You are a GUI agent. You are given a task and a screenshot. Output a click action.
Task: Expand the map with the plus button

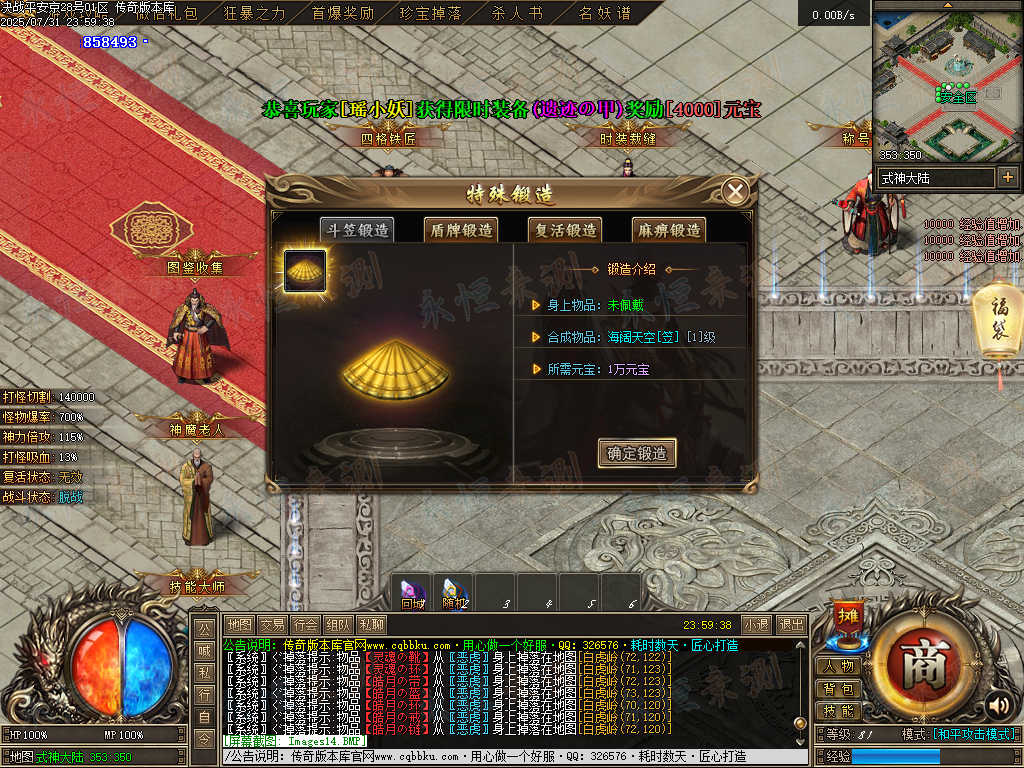pos(1008,177)
